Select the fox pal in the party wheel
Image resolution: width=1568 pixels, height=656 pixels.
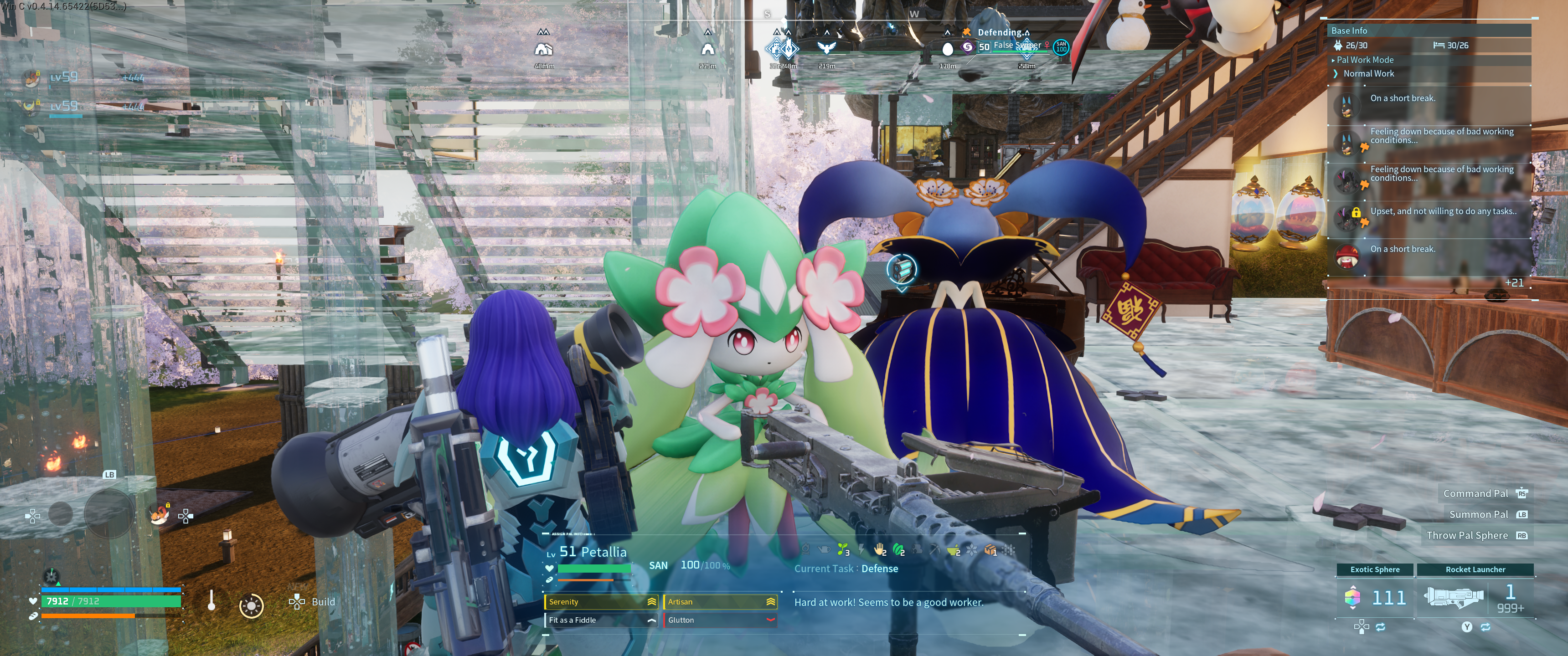[x=160, y=515]
